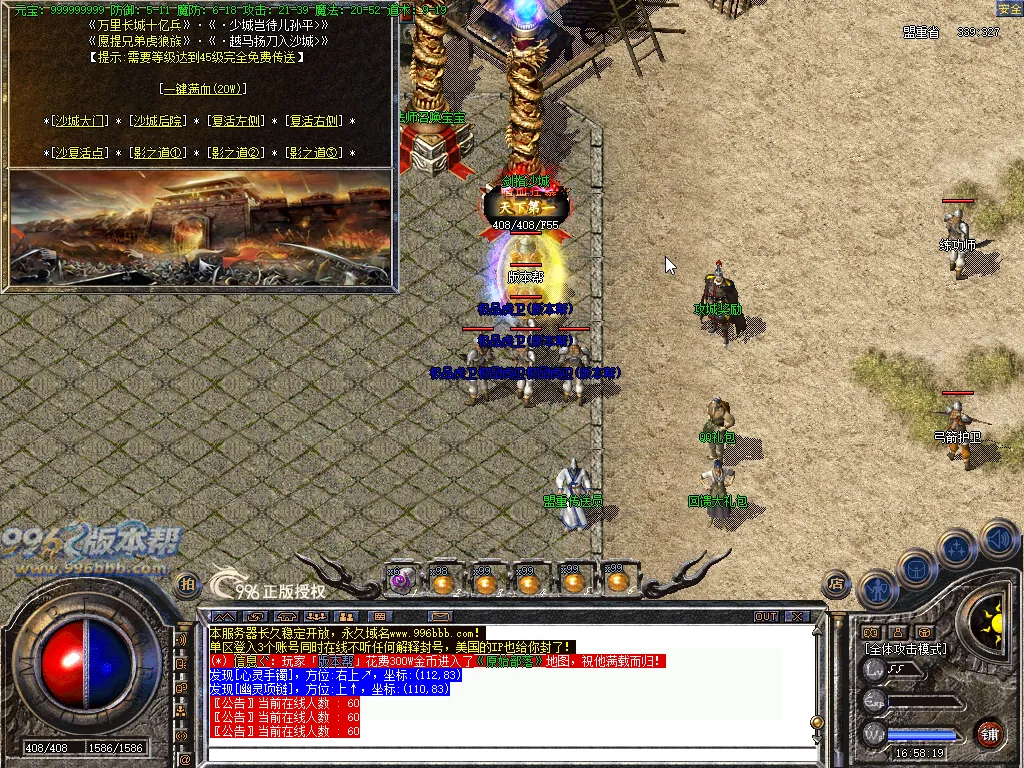Click the 一键满血(20W) full heal link
The image size is (1024, 768).
(x=203, y=89)
